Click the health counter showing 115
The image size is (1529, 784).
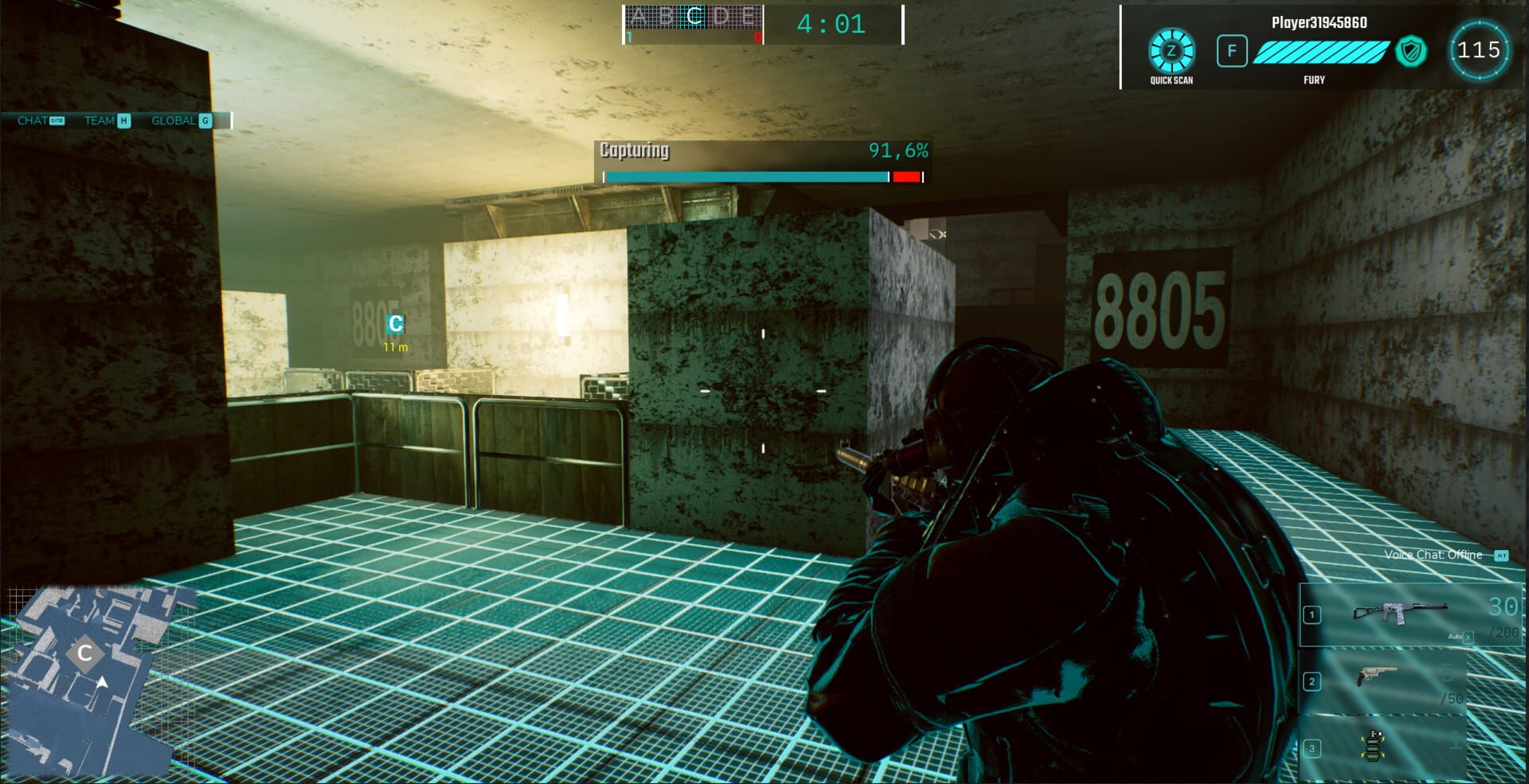click(1480, 49)
